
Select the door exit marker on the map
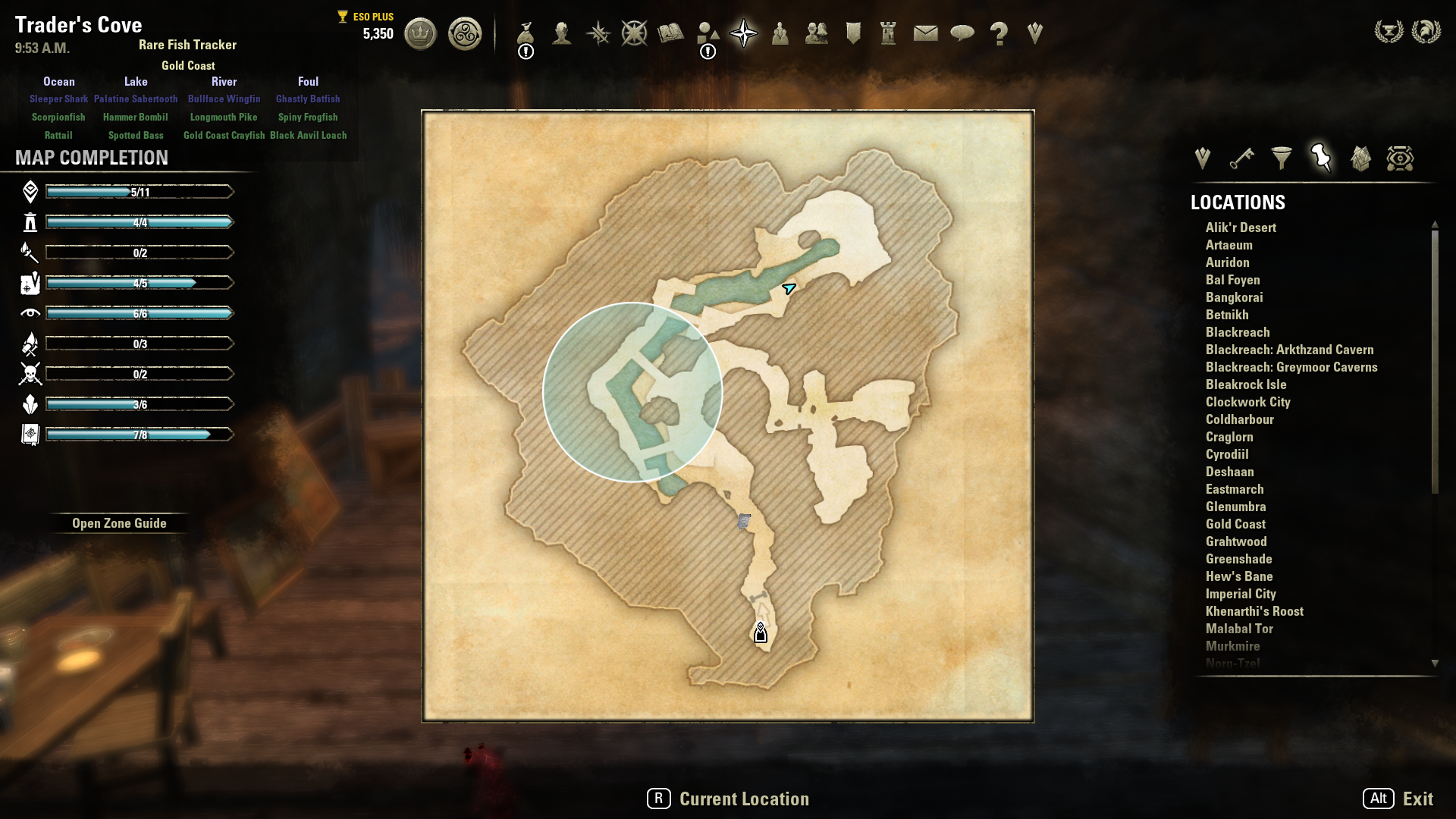coord(761,632)
